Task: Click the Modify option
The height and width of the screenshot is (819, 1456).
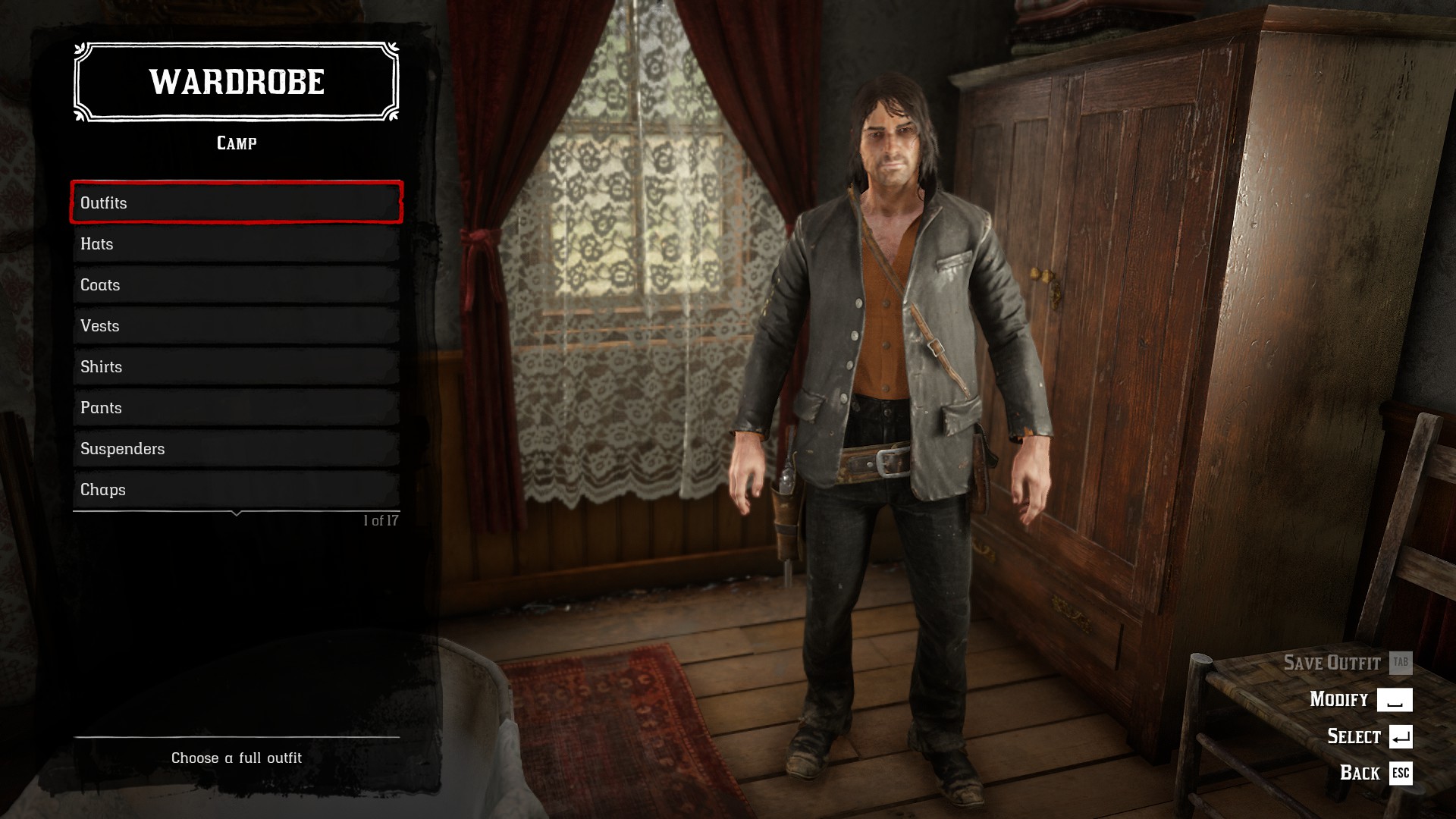Action: coord(1339,699)
